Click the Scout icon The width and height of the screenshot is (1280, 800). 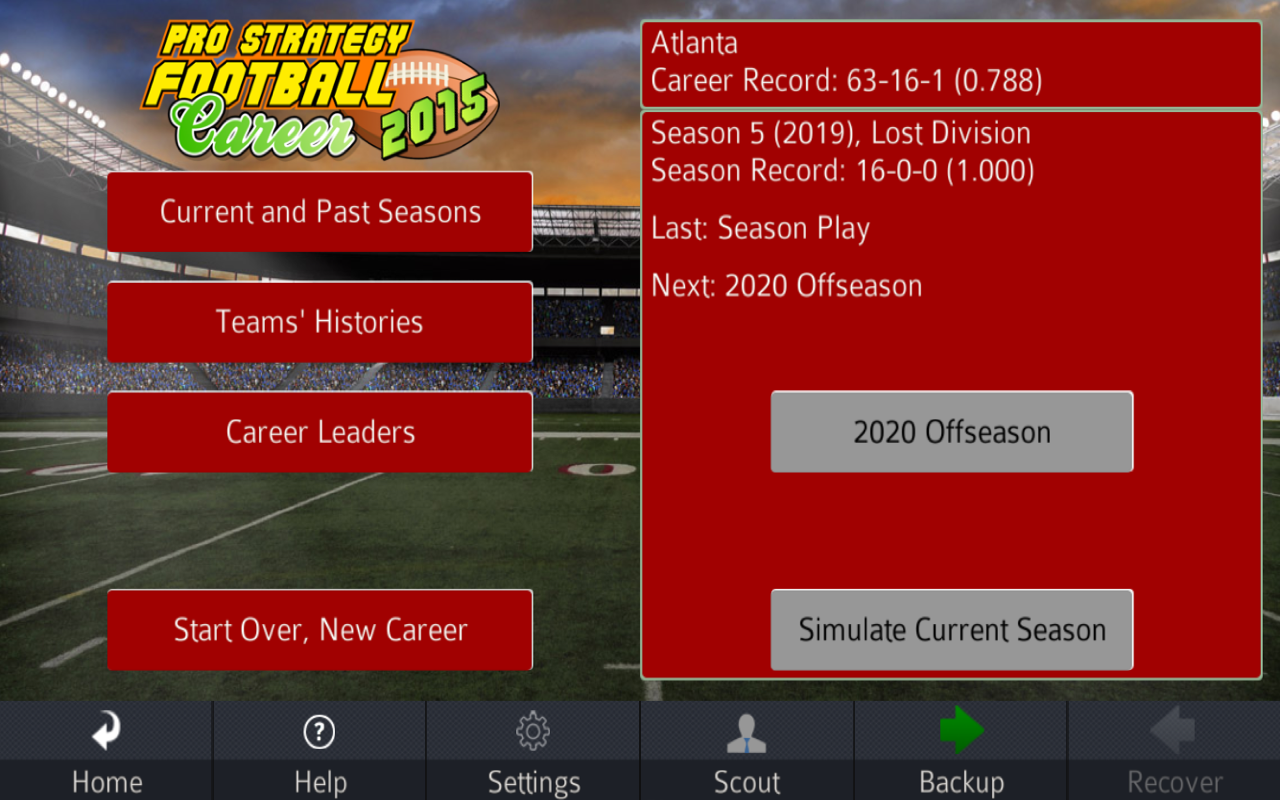tap(746, 731)
